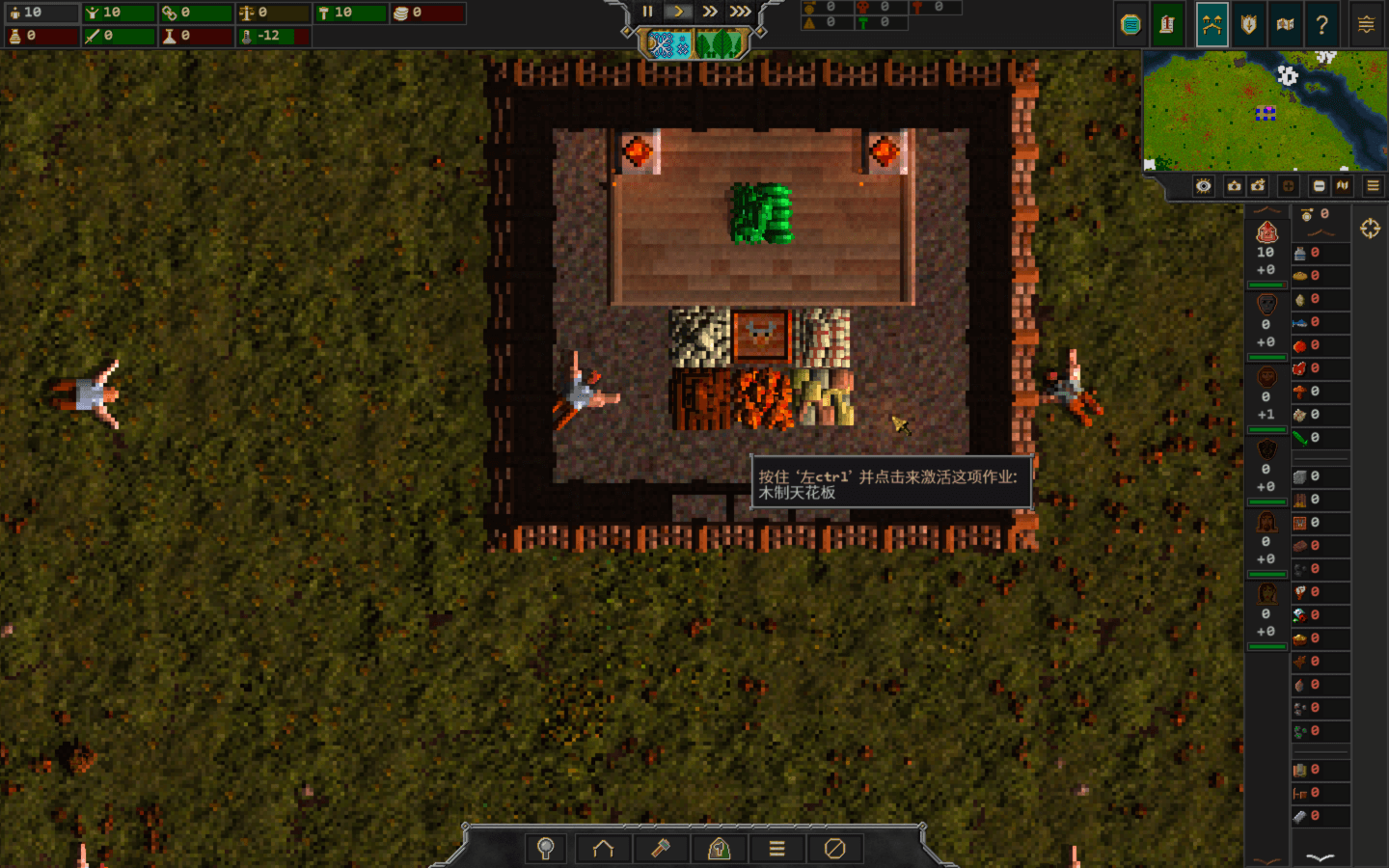Open the minimap options list icon
The height and width of the screenshot is (868, 1389).
click(x=1373, y=186)
